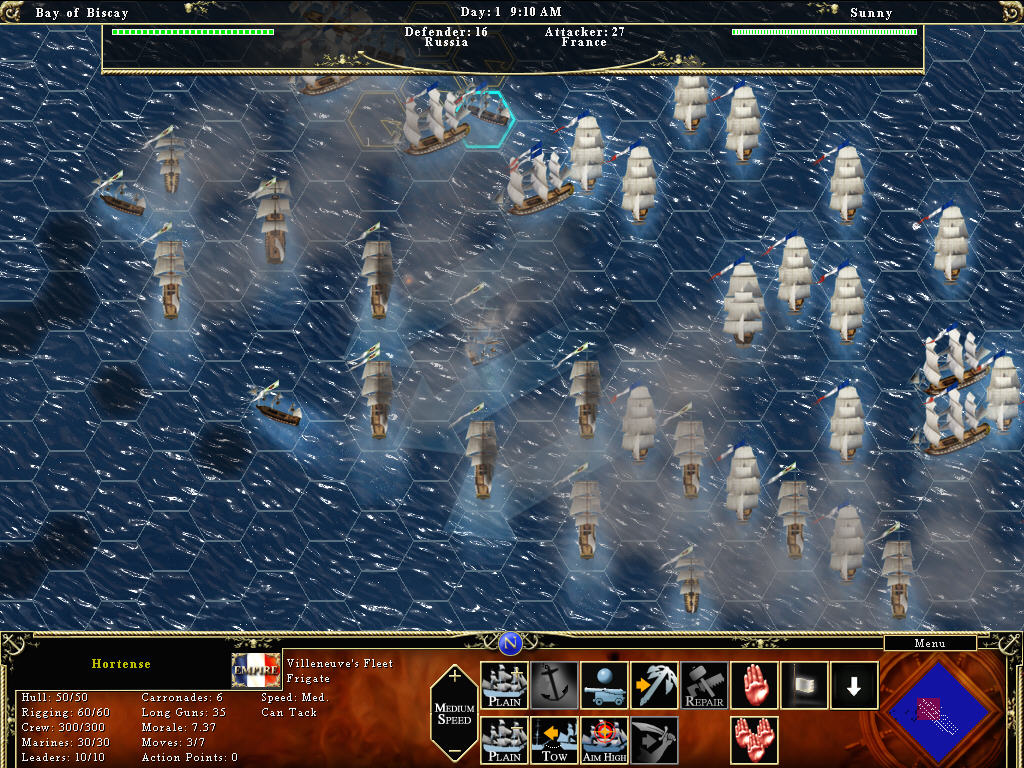Open the Menu button

[929, 644]
